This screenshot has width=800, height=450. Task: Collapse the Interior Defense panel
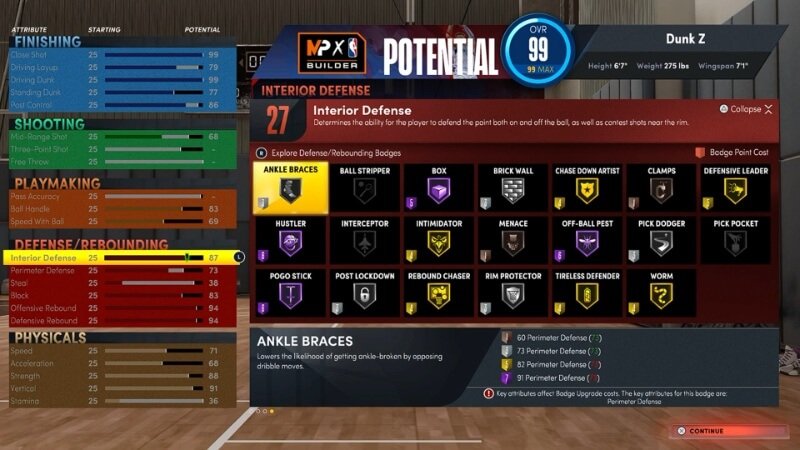tap(745, 109)
